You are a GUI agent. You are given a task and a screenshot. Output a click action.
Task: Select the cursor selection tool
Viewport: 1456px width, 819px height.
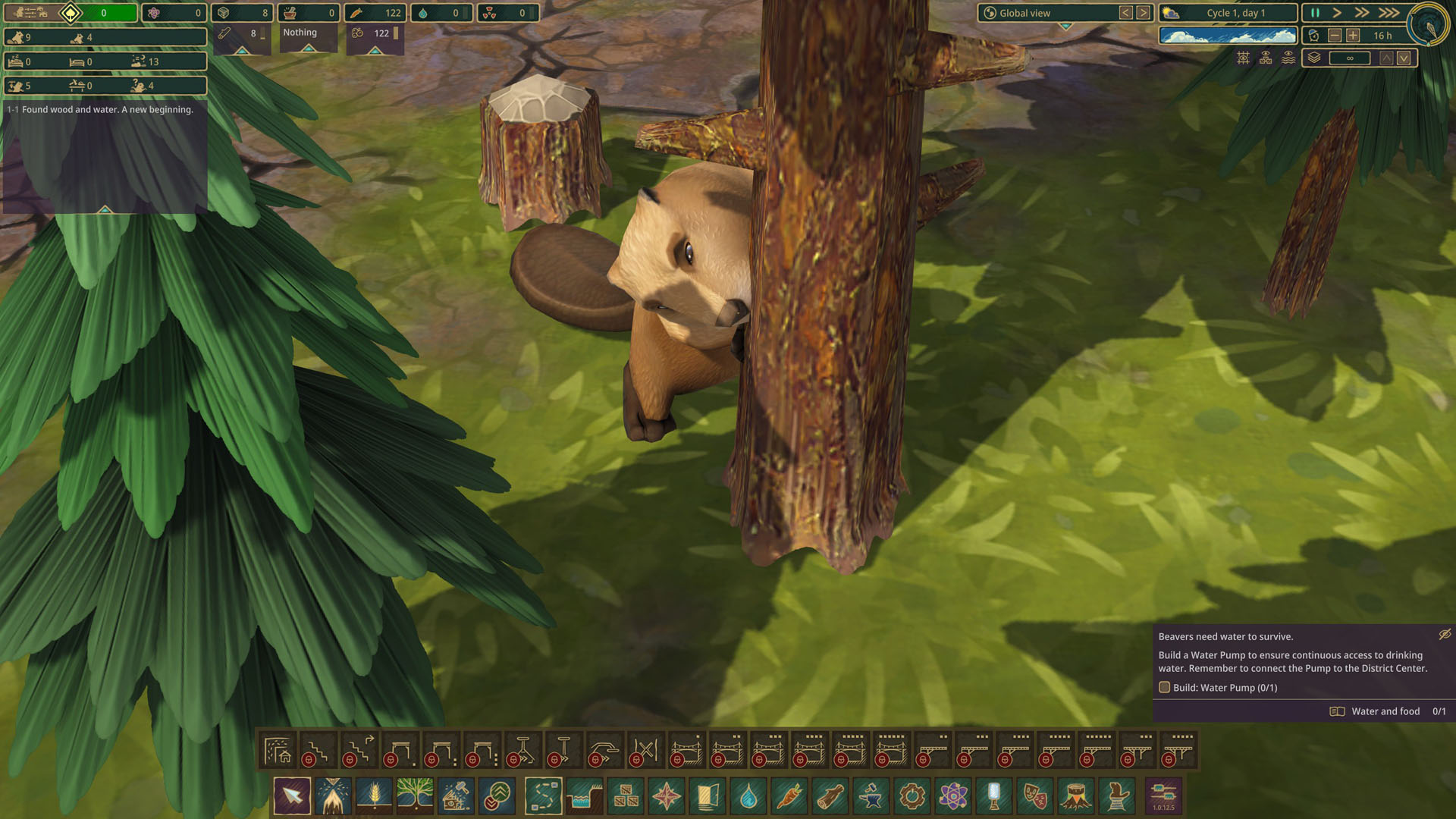[x=292, y=796]
